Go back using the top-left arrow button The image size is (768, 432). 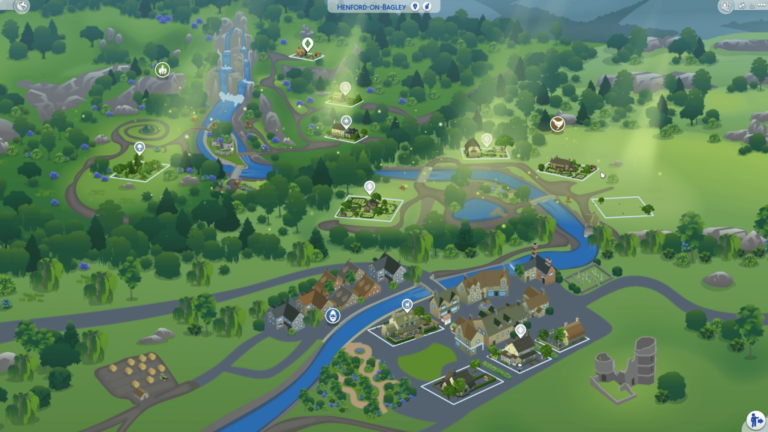pyautogui.click(x=22, y=6)
